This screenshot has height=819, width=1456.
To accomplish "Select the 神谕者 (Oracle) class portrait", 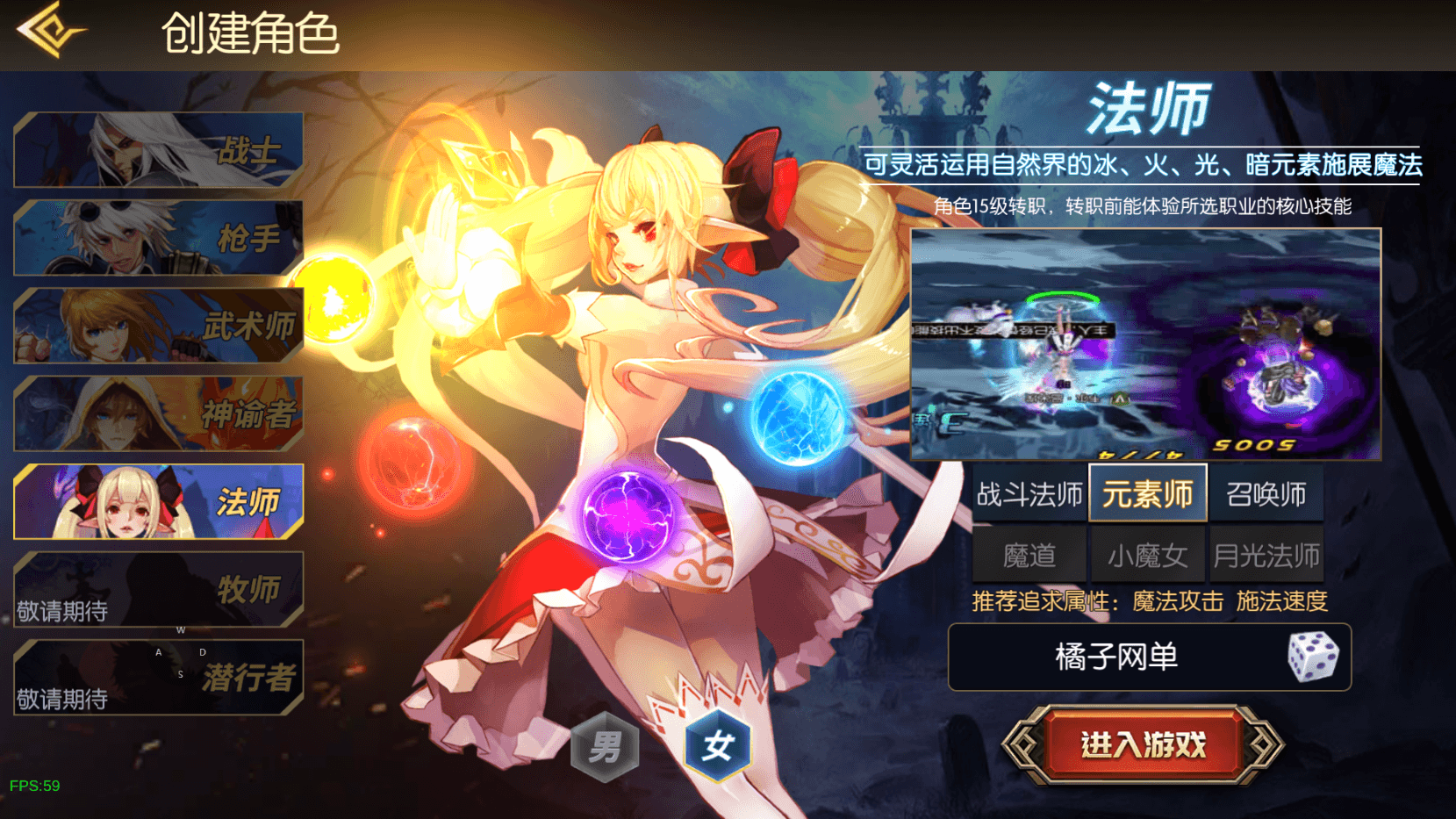I will click(x=158, y=413).
